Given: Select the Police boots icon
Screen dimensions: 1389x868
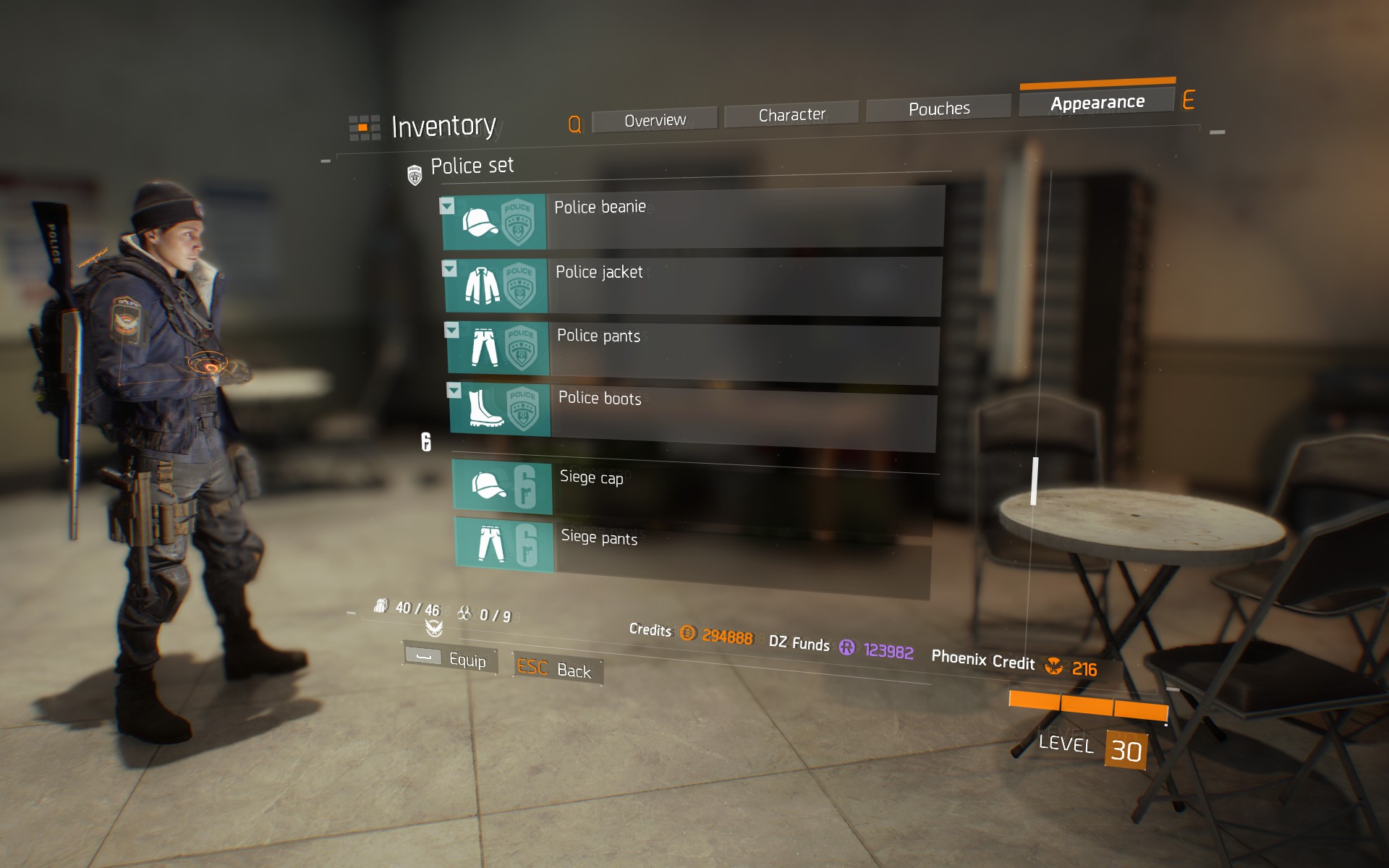Looking at the screenshot, I should coord(485,410).
